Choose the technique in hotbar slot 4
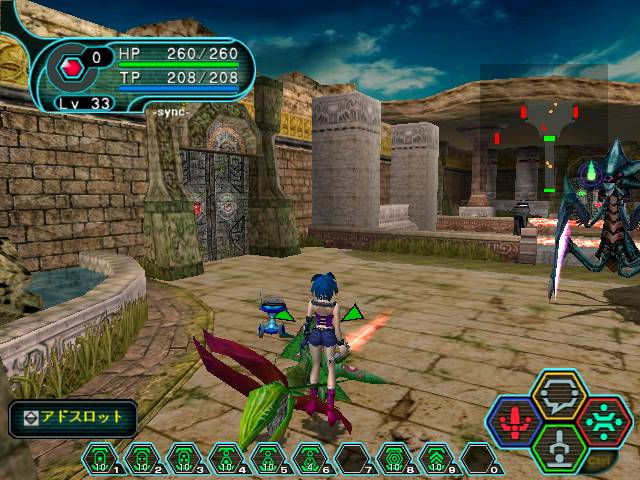640x480 pixels. 225,459
